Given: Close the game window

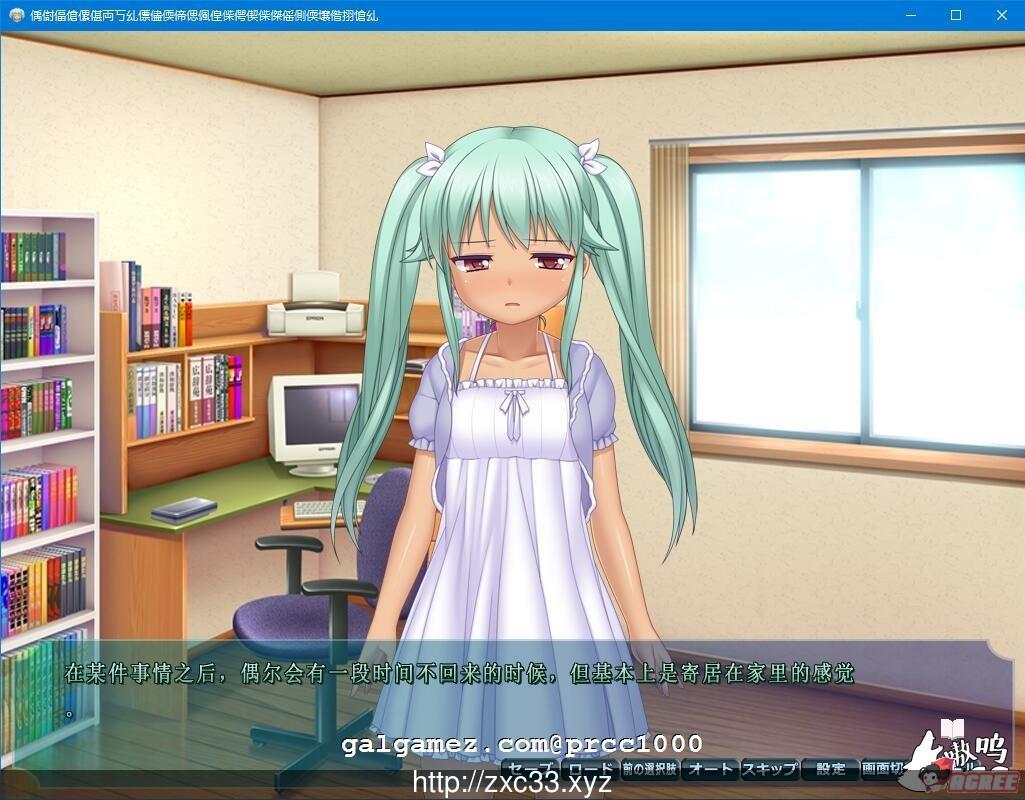Looking at the screenshot, I should pyautogui.click(x=1002, y=15).
